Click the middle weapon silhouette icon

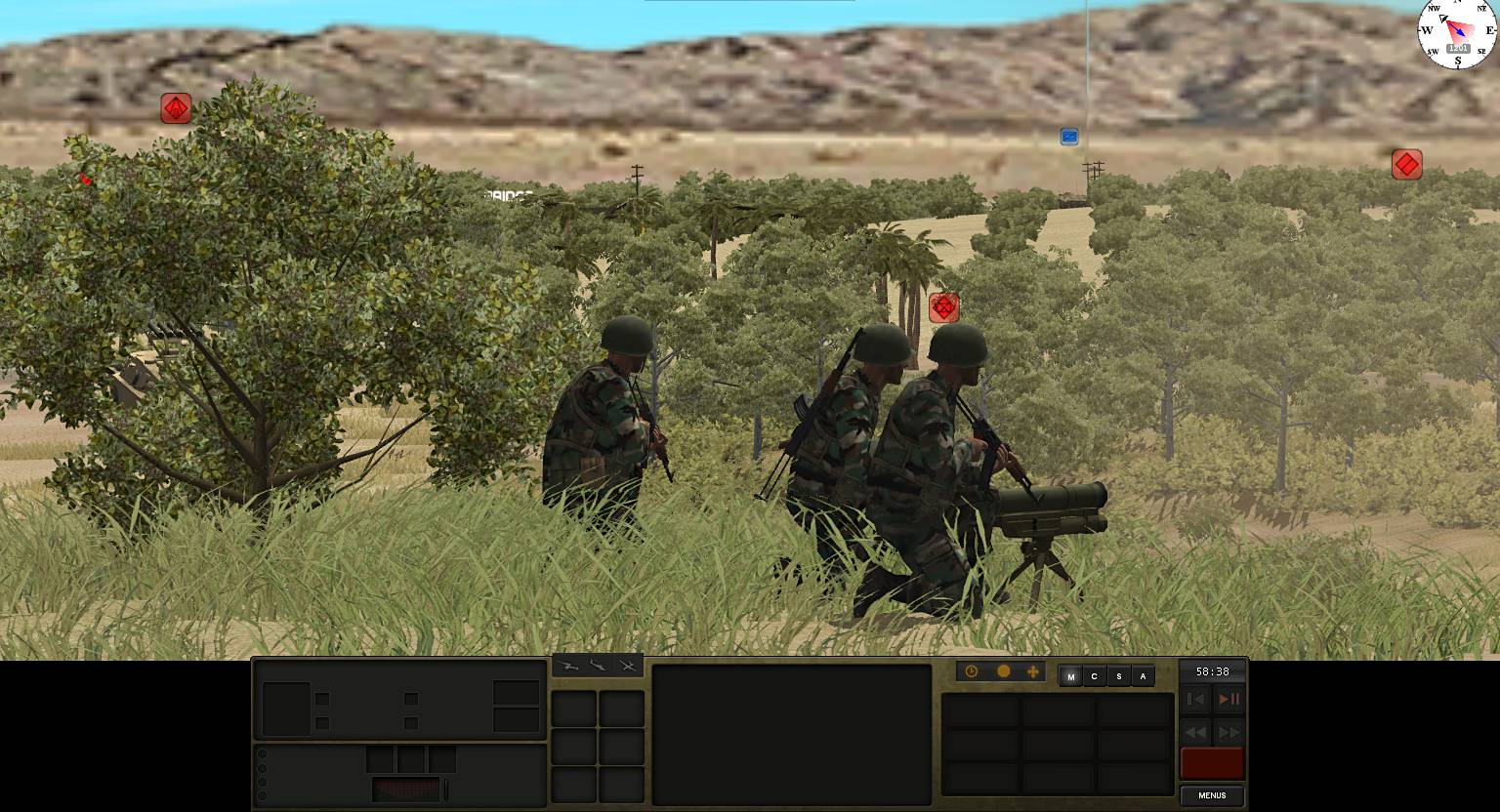(x=599, y=667)
